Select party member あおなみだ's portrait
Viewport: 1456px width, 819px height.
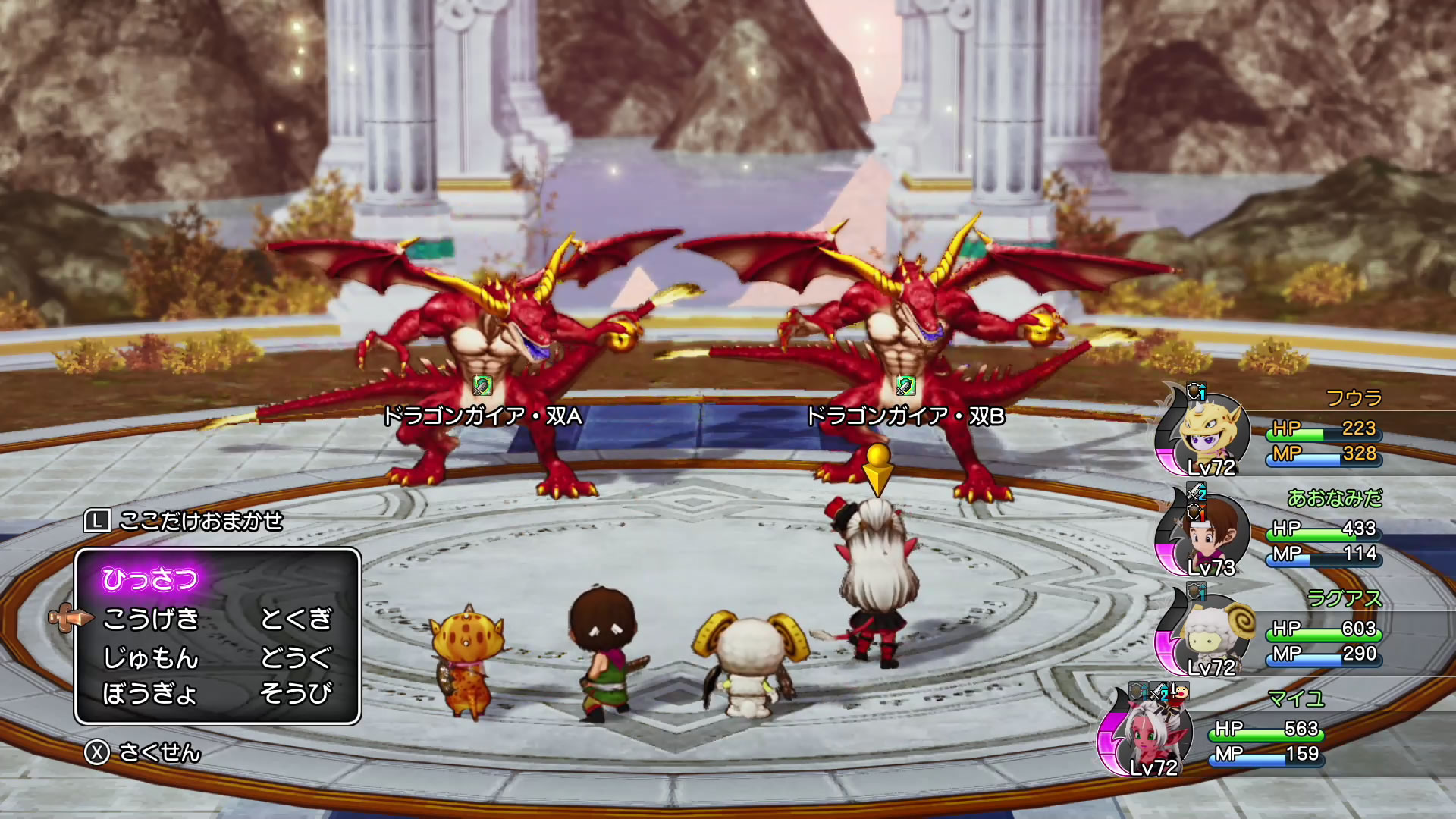click(x=1206, y=534)
